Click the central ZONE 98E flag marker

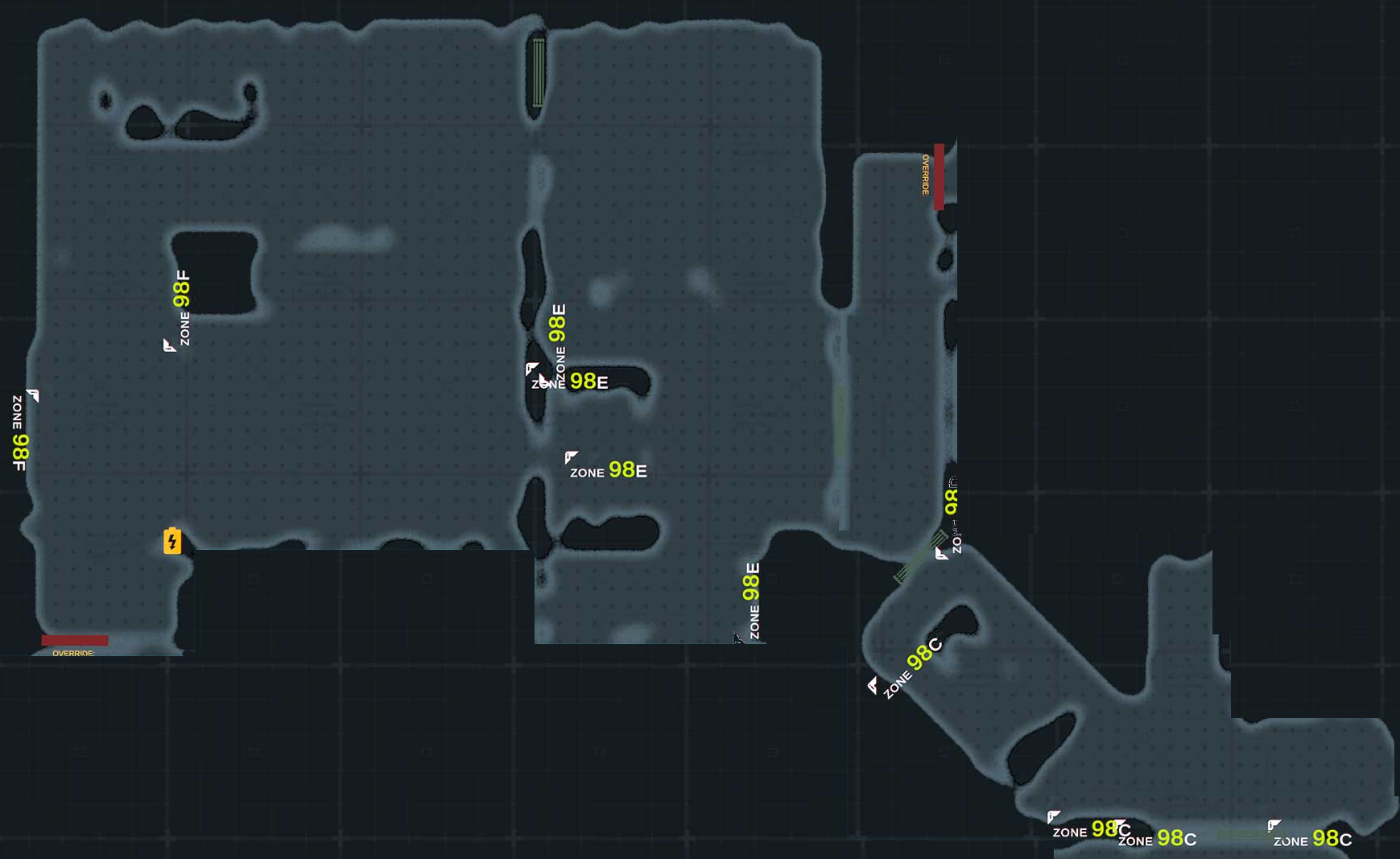531,369
